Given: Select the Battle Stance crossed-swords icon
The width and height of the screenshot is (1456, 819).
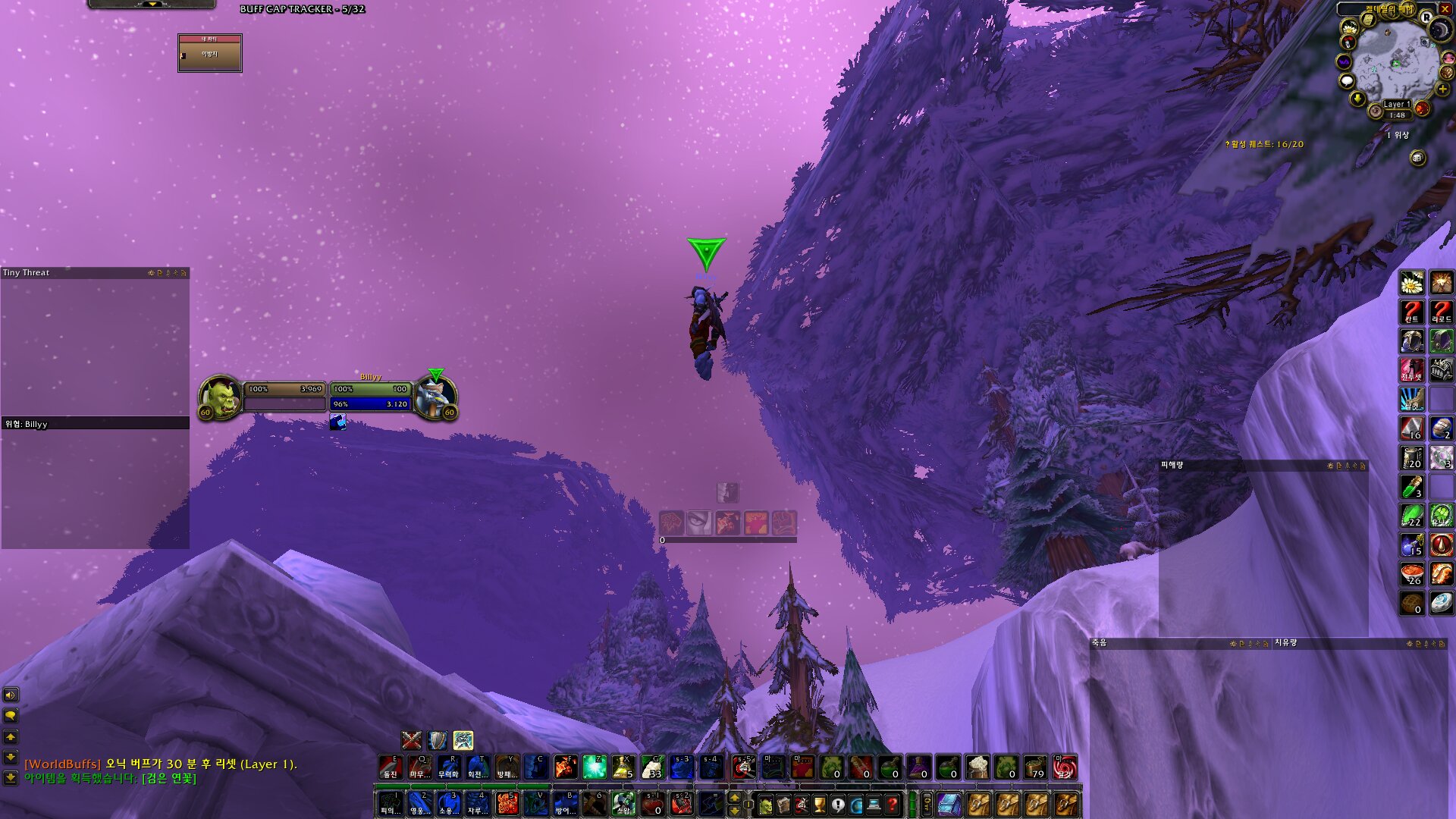Looking at the screenshot, I should point(412,740).
